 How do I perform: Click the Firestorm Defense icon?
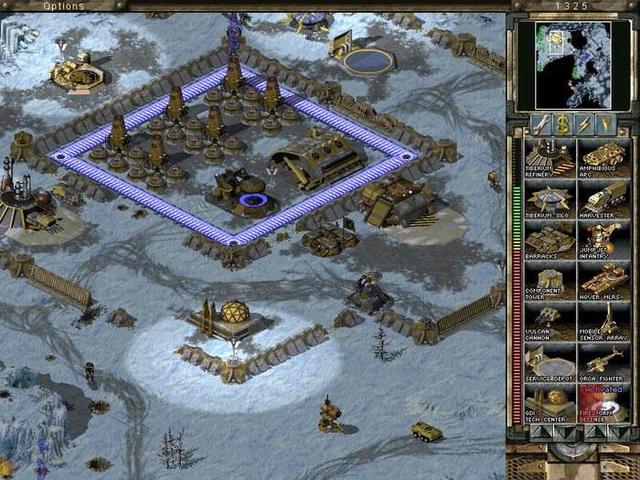pos(604,404)
